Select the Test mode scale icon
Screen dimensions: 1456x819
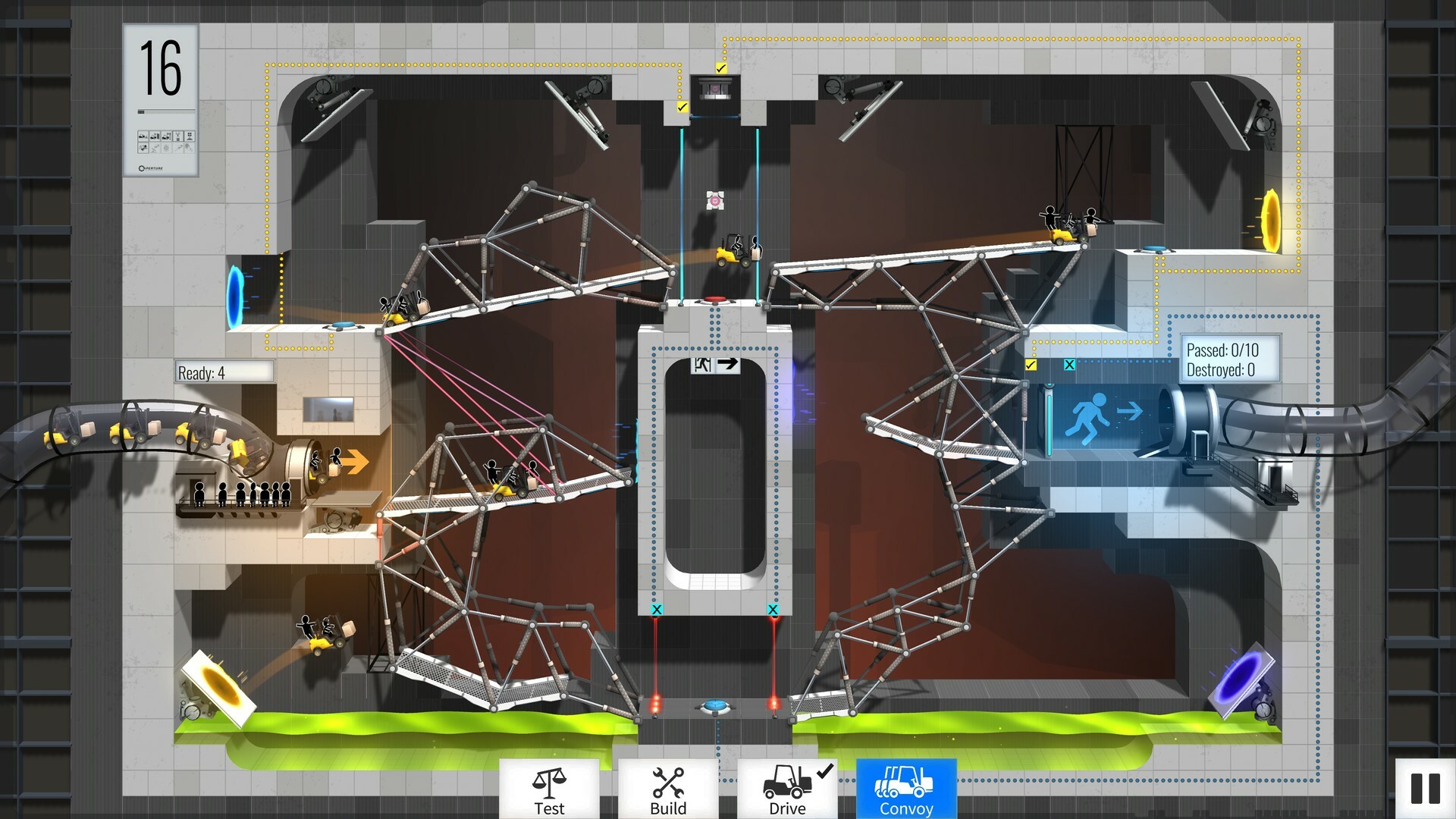[550, 785]
